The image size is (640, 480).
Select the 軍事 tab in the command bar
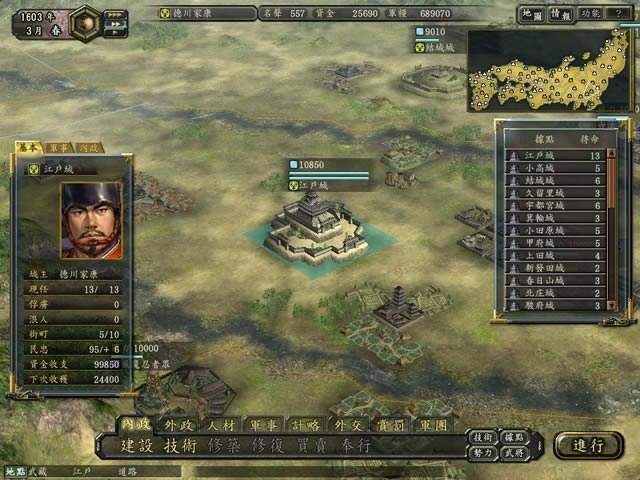264,425
